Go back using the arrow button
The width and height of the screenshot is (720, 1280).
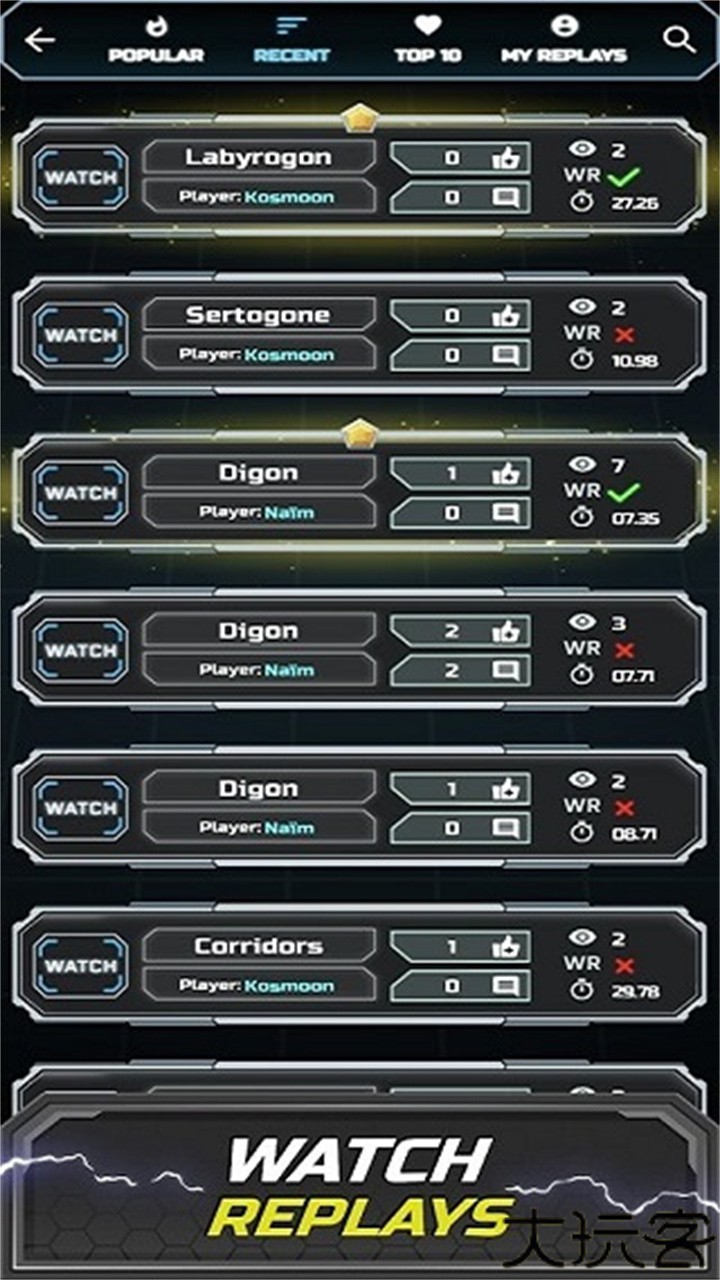tap(40, 40)
